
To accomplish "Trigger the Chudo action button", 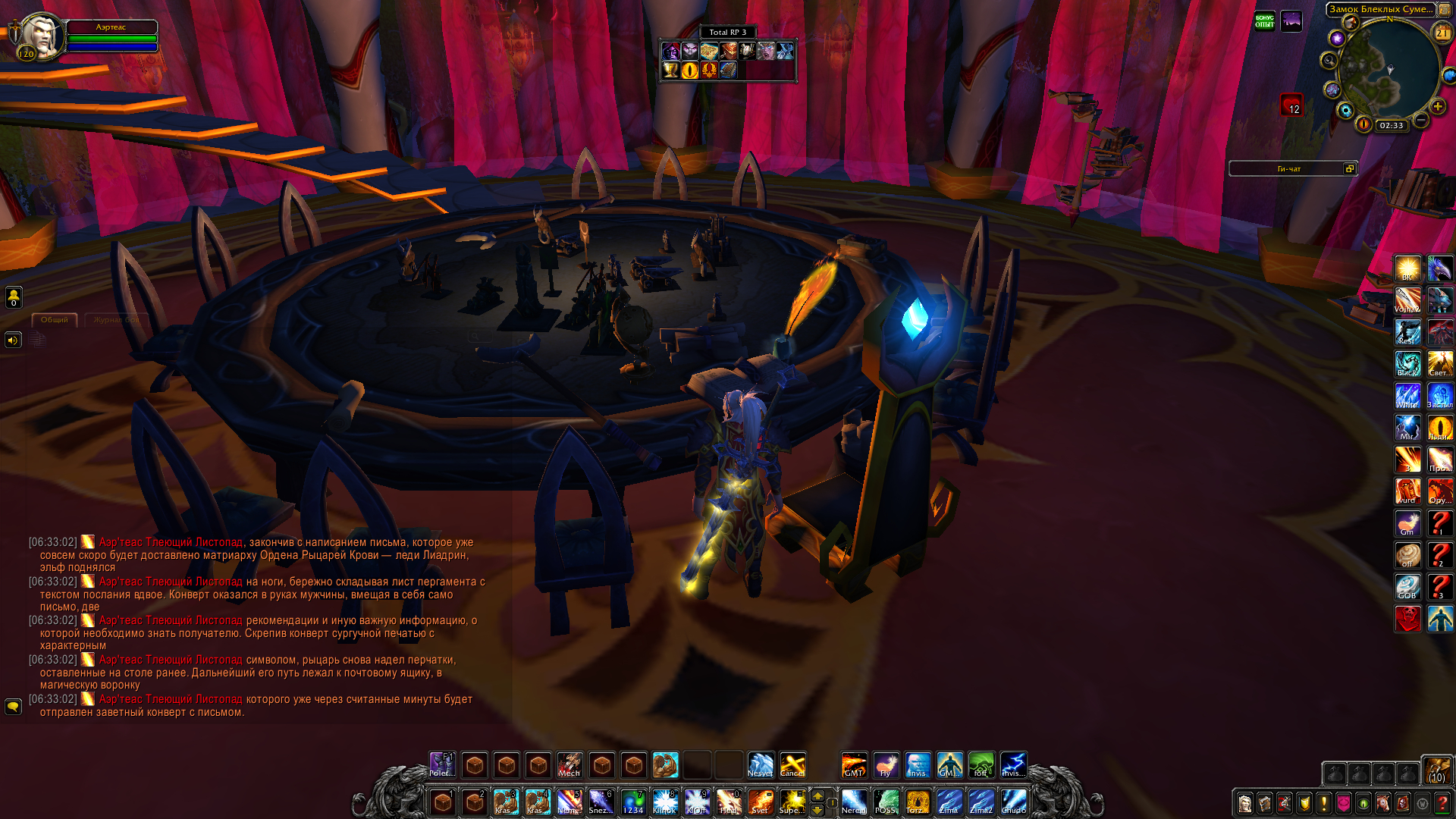I will [x=1013, y=802].
